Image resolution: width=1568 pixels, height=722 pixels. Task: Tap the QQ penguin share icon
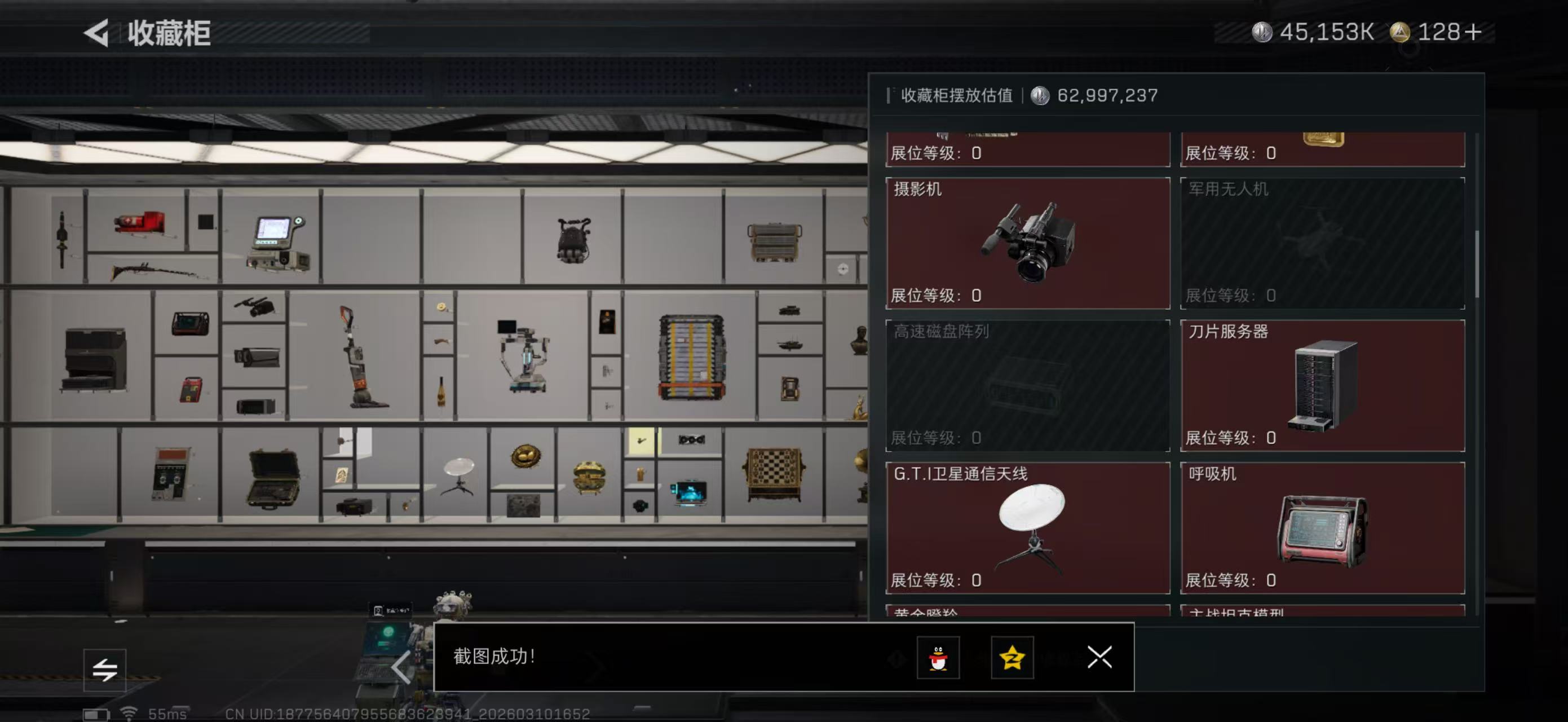pyautogui.click(x=940, y=658)
